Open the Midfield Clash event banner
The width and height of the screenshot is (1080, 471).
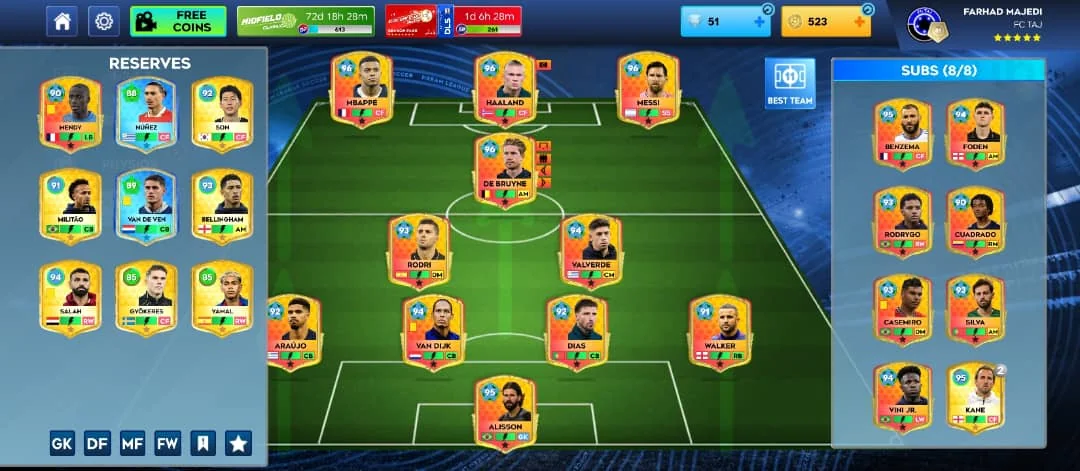point(306,20)
